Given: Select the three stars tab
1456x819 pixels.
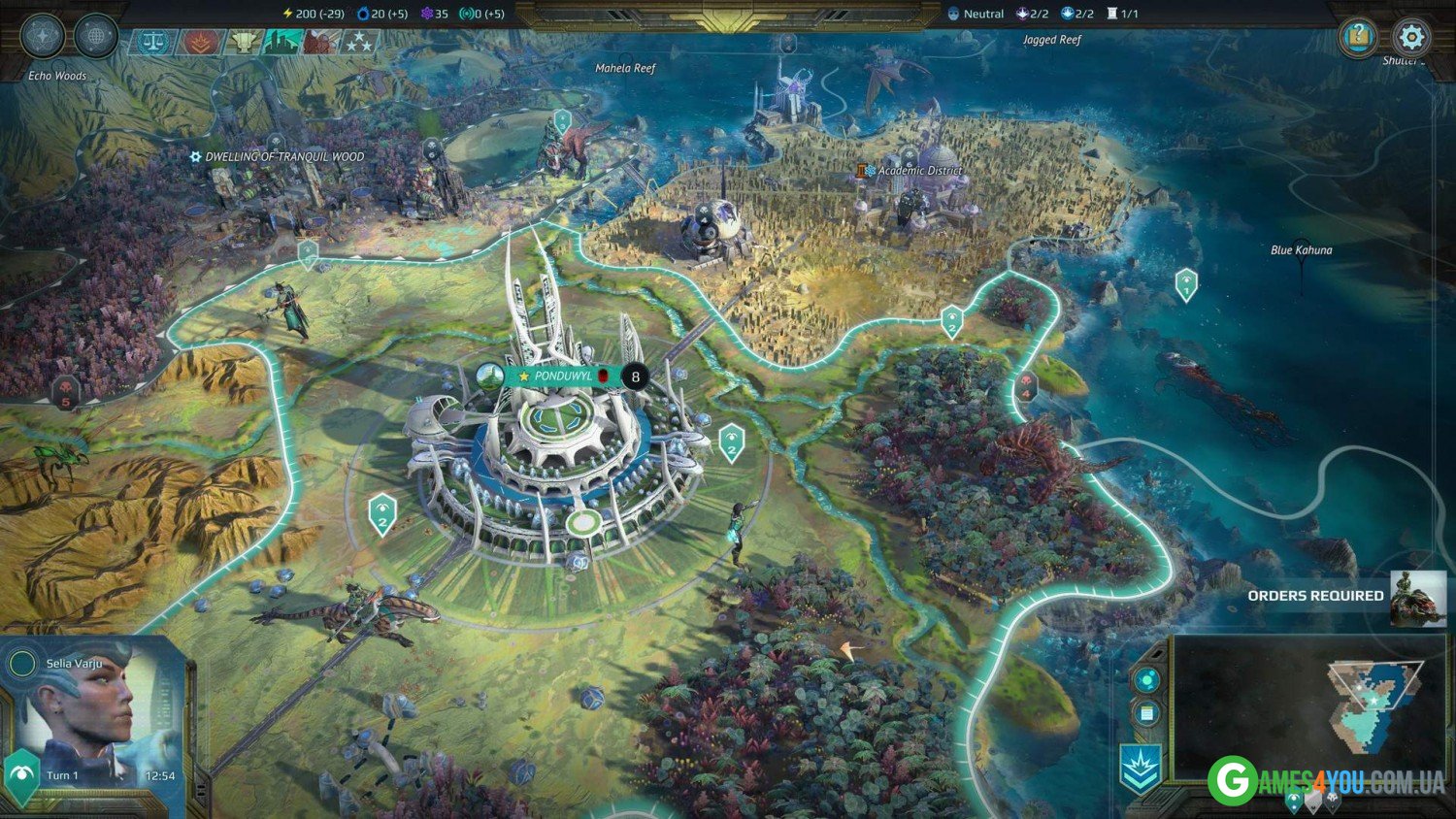Looking at the screenshot, I should [x=359, y=42].
